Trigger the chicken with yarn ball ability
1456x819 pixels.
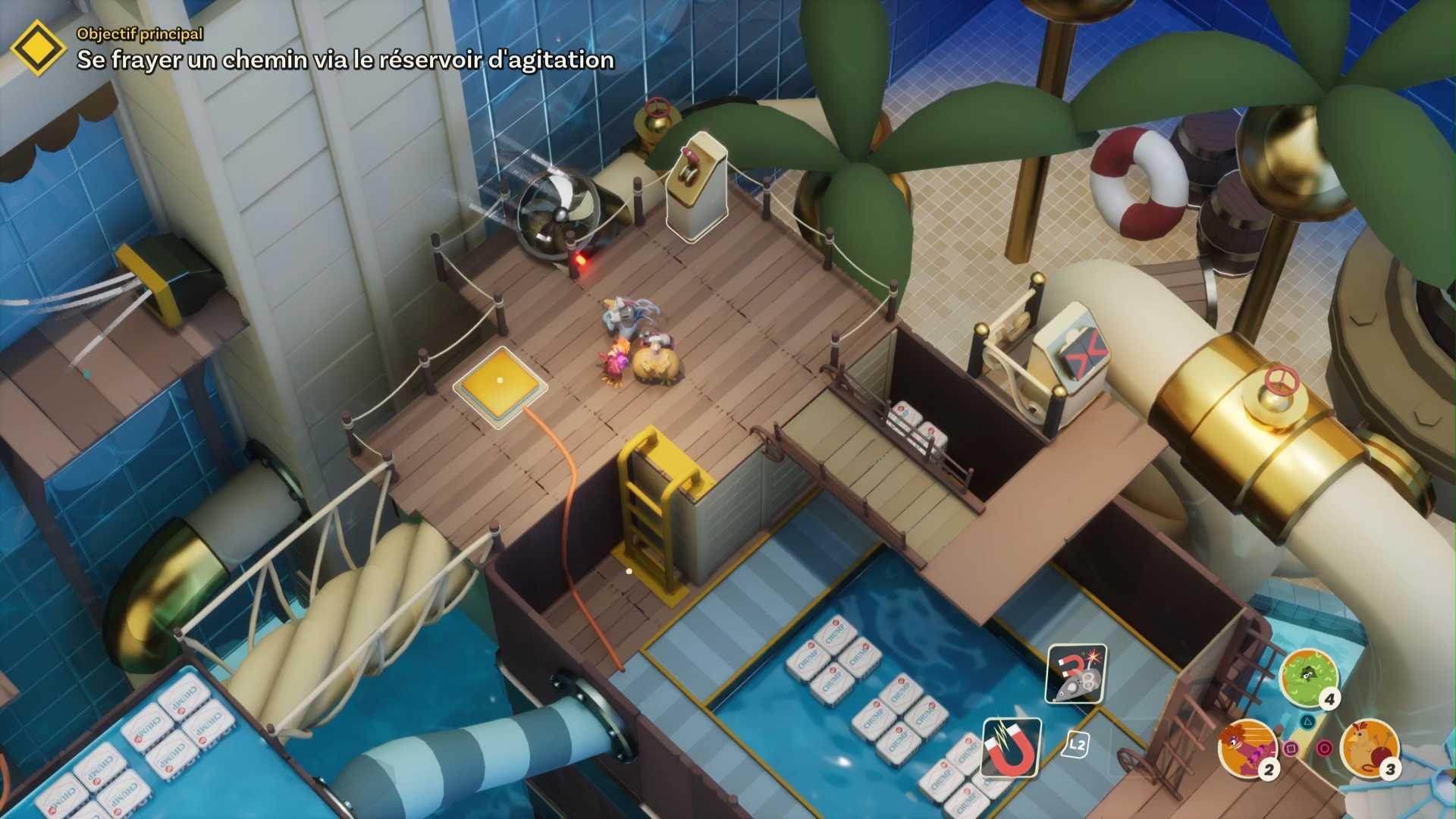click(x=1370, y=747)
